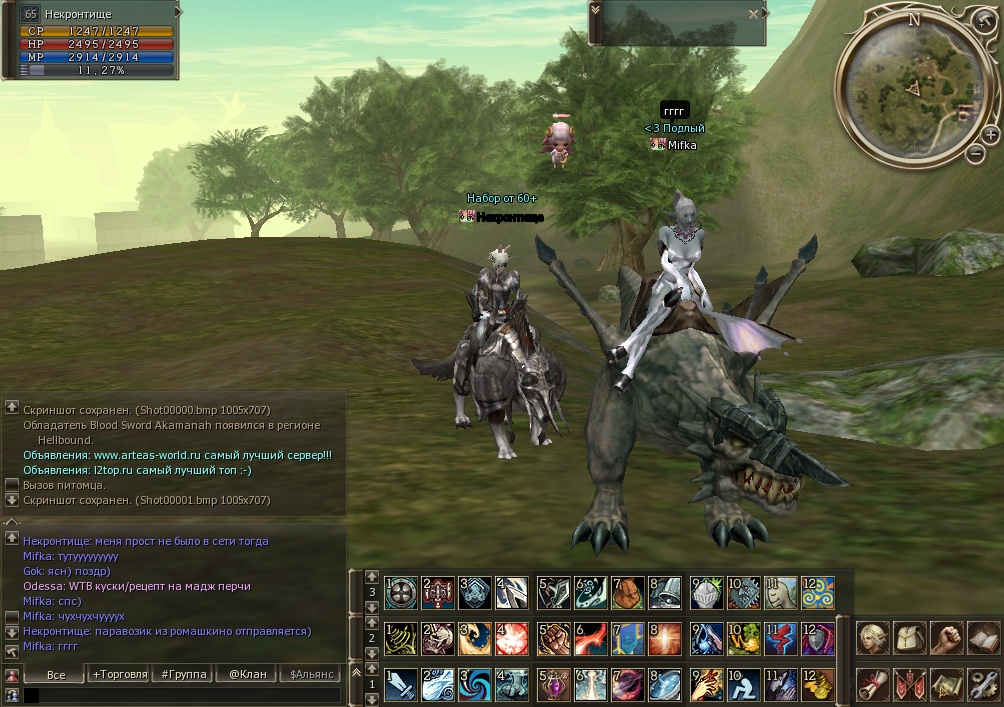
Task: Switch to the @Клан chat tab
Action: click(x=247, y=674)
